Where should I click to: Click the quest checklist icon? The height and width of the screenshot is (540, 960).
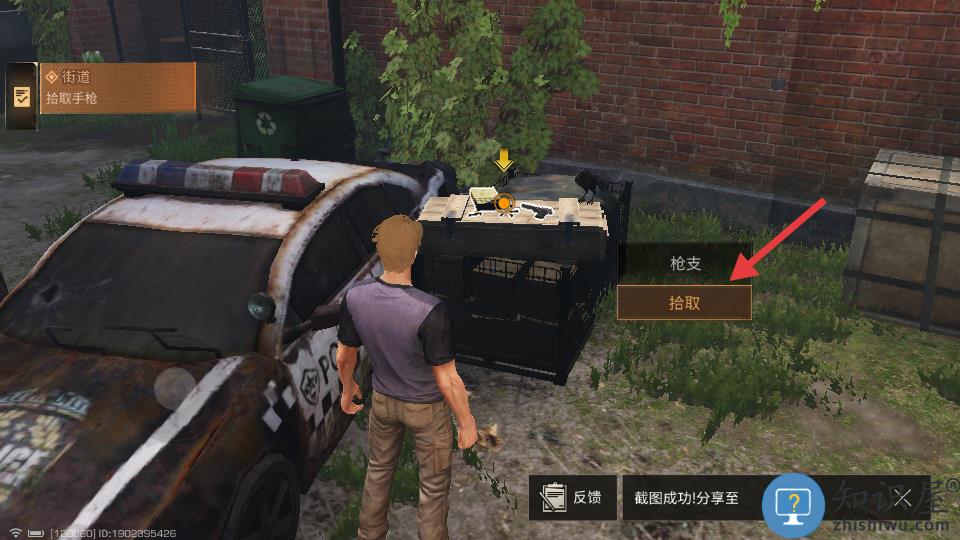click(21, 96)
